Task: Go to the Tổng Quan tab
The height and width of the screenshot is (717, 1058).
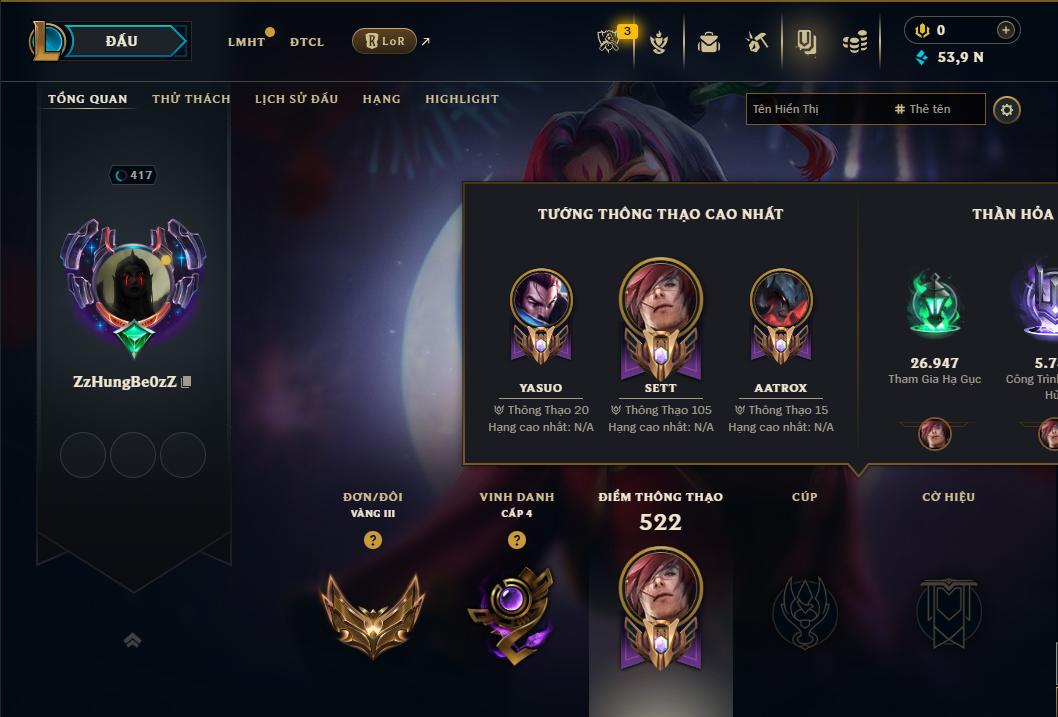Action: [x=88, y=99]
